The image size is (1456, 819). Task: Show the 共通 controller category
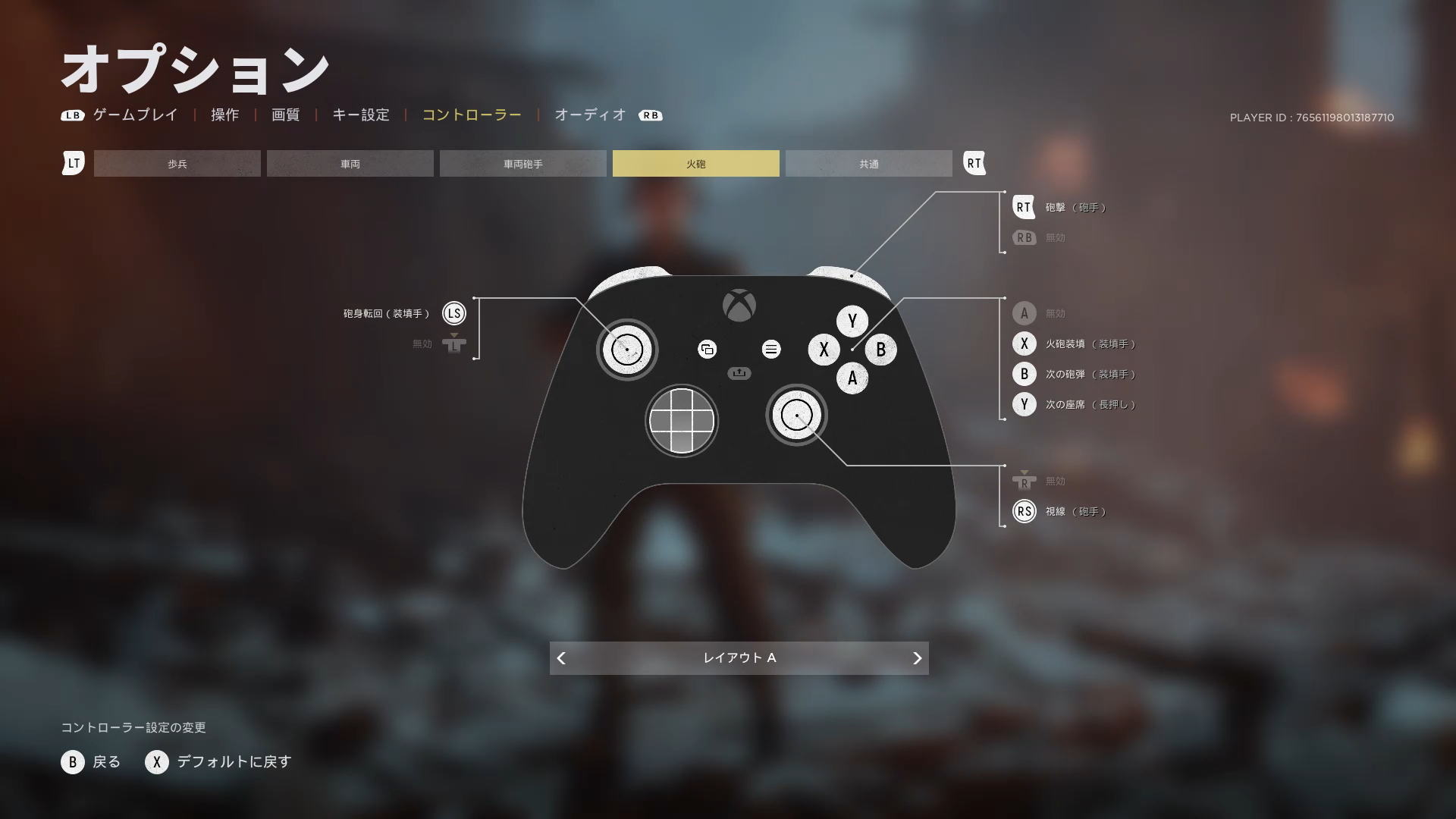[869, 164]
